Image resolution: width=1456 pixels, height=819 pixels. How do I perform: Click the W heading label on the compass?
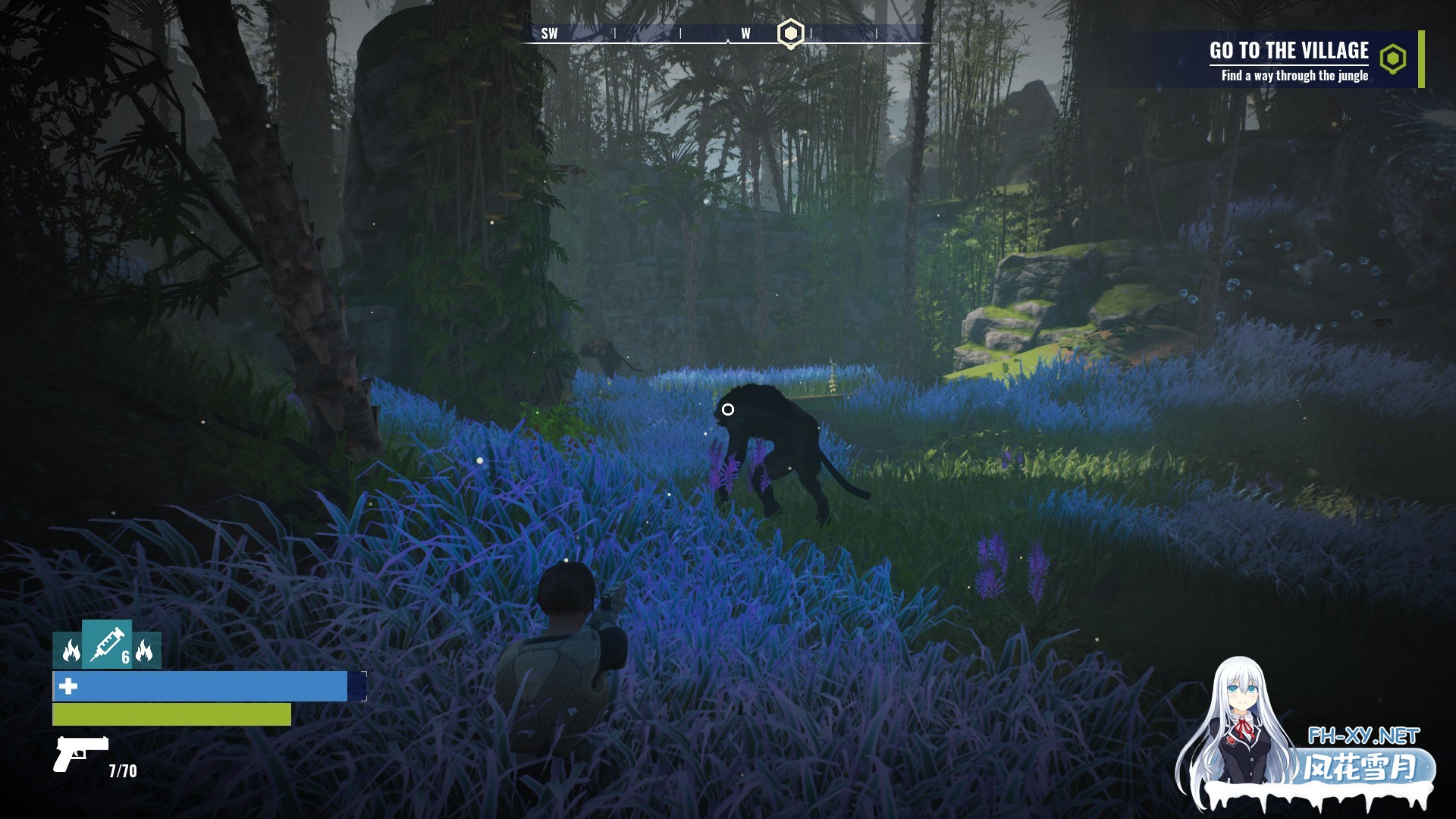pyautogui.click(x=745, y=33)
